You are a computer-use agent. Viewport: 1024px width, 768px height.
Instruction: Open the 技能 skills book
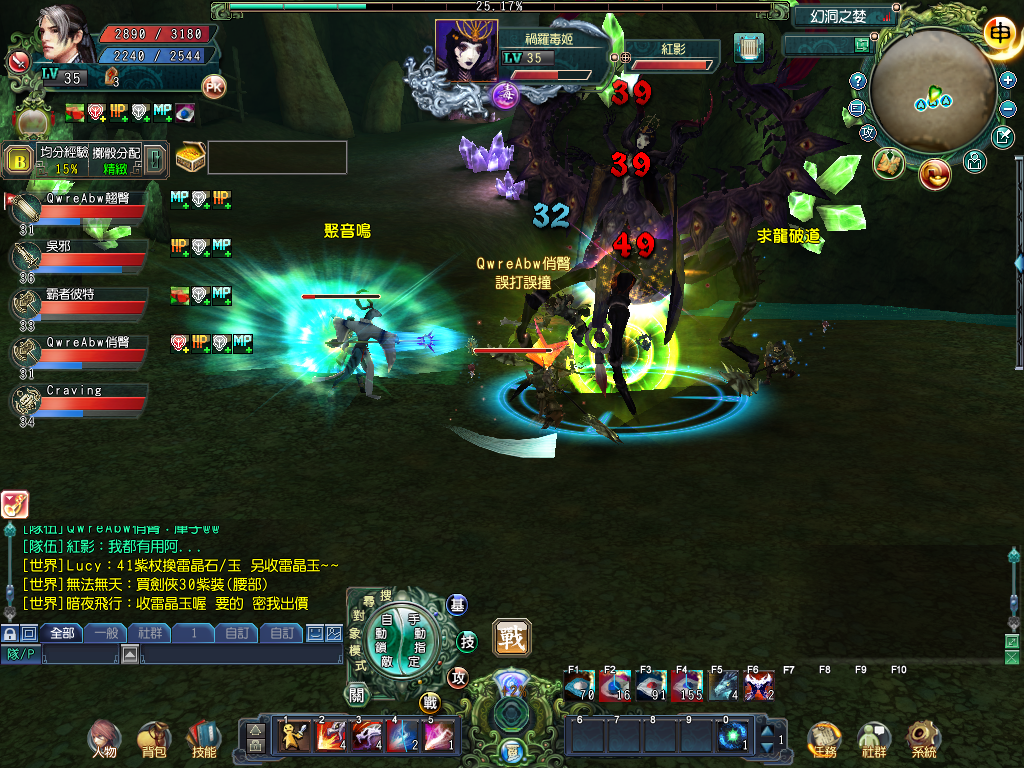tap(203, 736)
